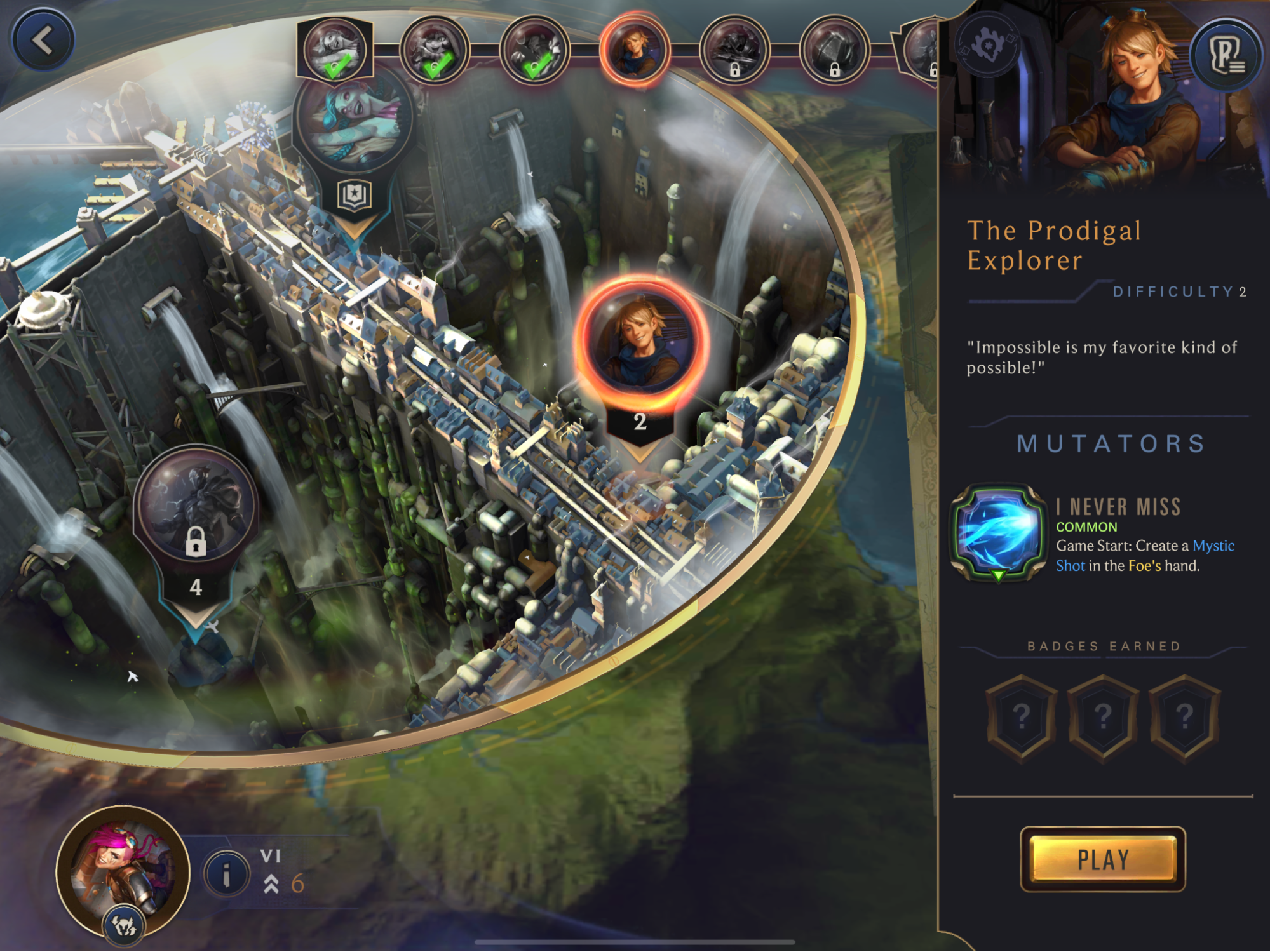1270x952 pixels.
Task: Open Vi's champion portrait
Action: pos(123,868)
